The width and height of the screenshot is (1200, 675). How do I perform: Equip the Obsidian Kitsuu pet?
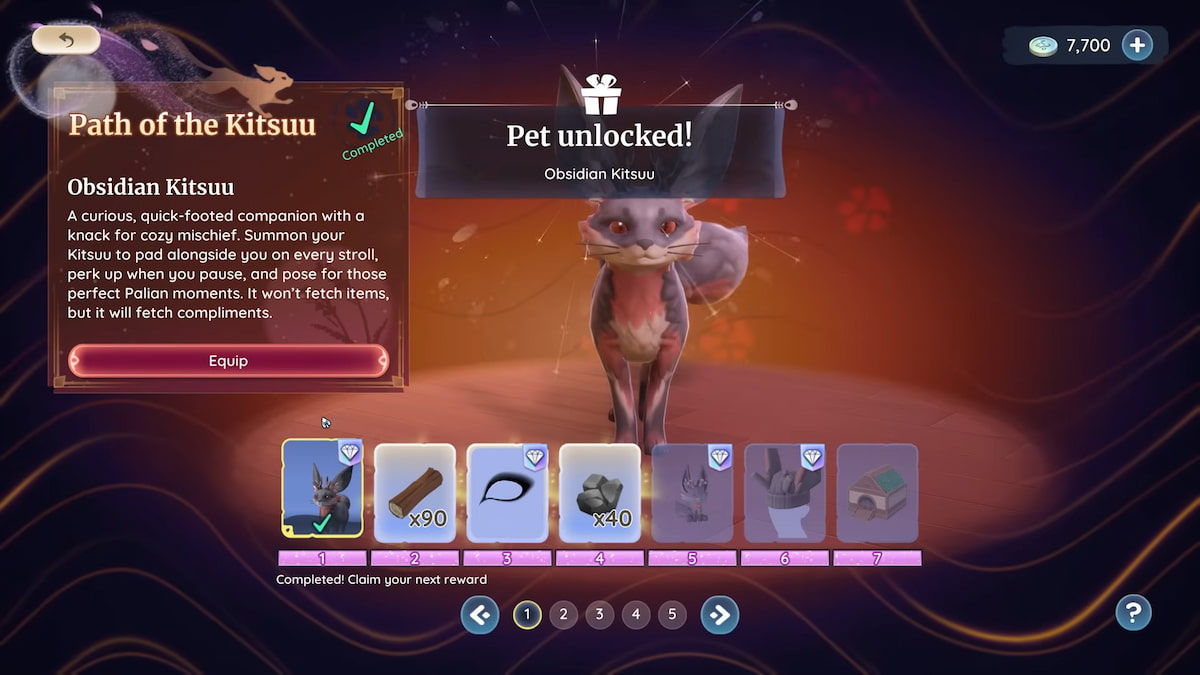[228, 361]
